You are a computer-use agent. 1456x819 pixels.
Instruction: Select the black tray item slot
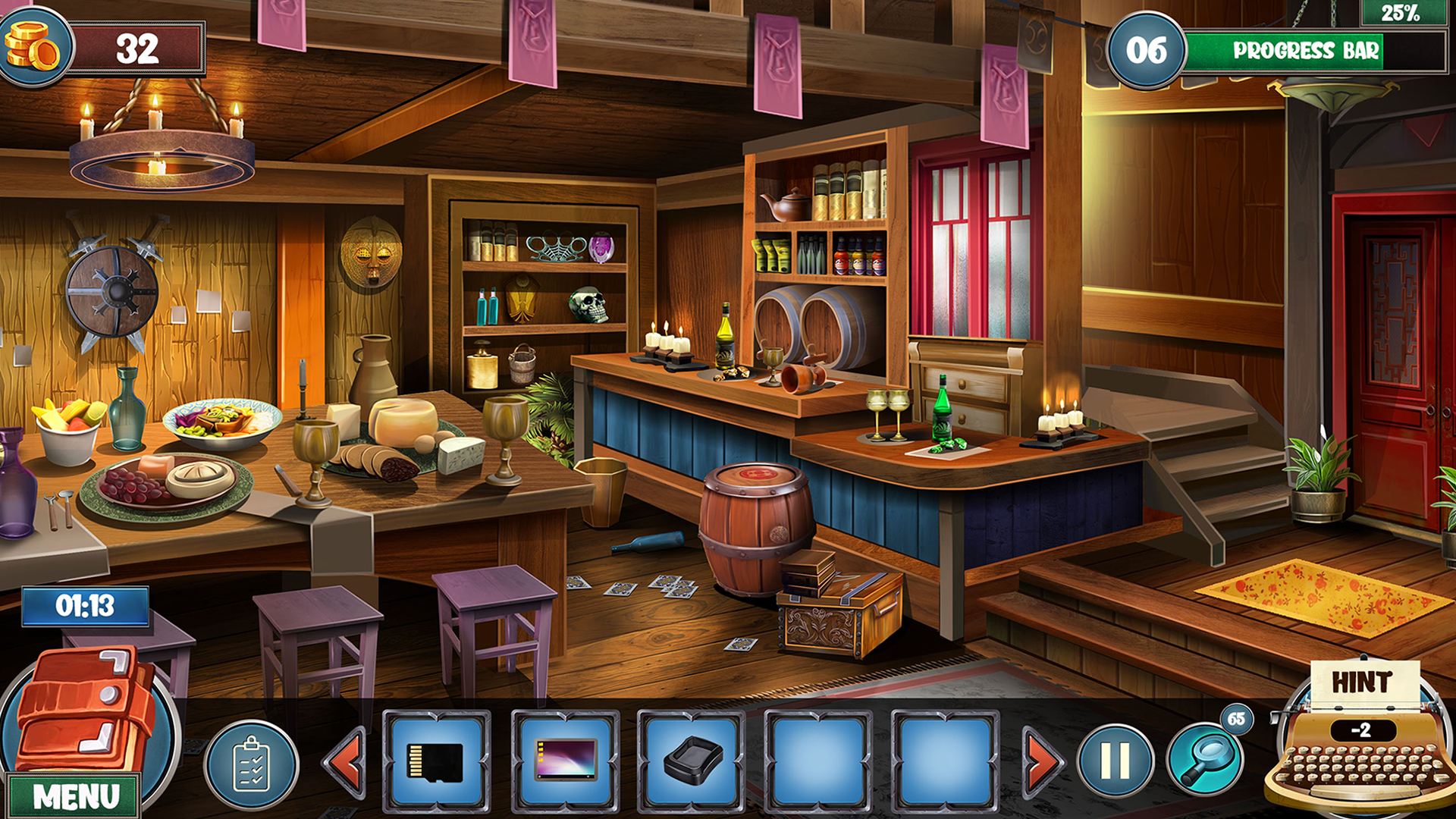692,761
